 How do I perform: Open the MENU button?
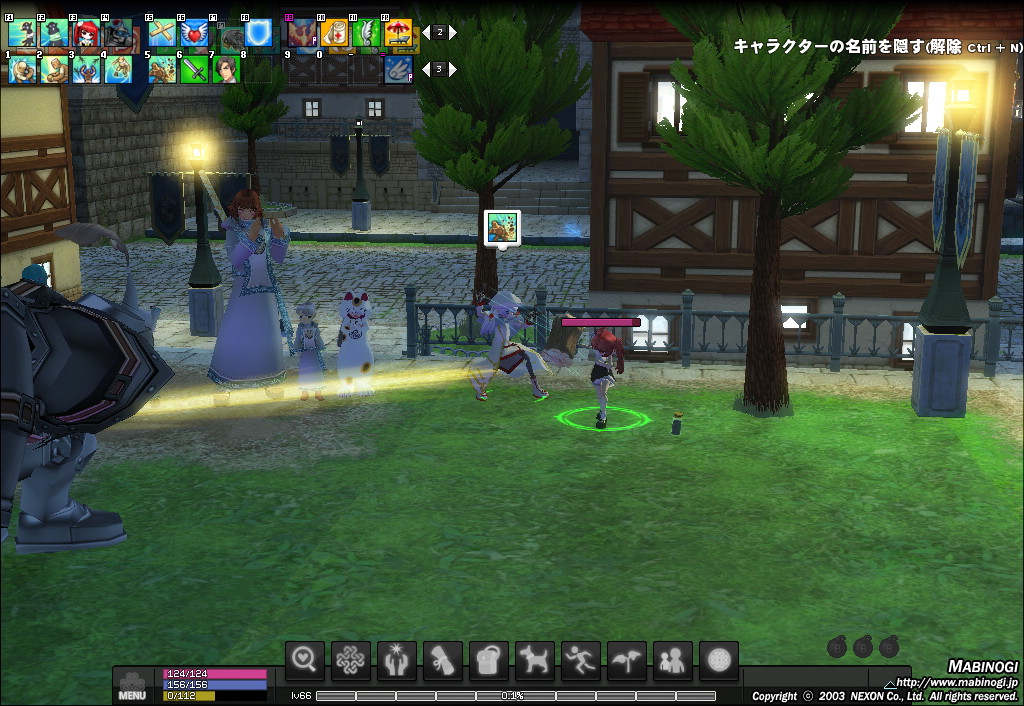click(x=132, y=687)
